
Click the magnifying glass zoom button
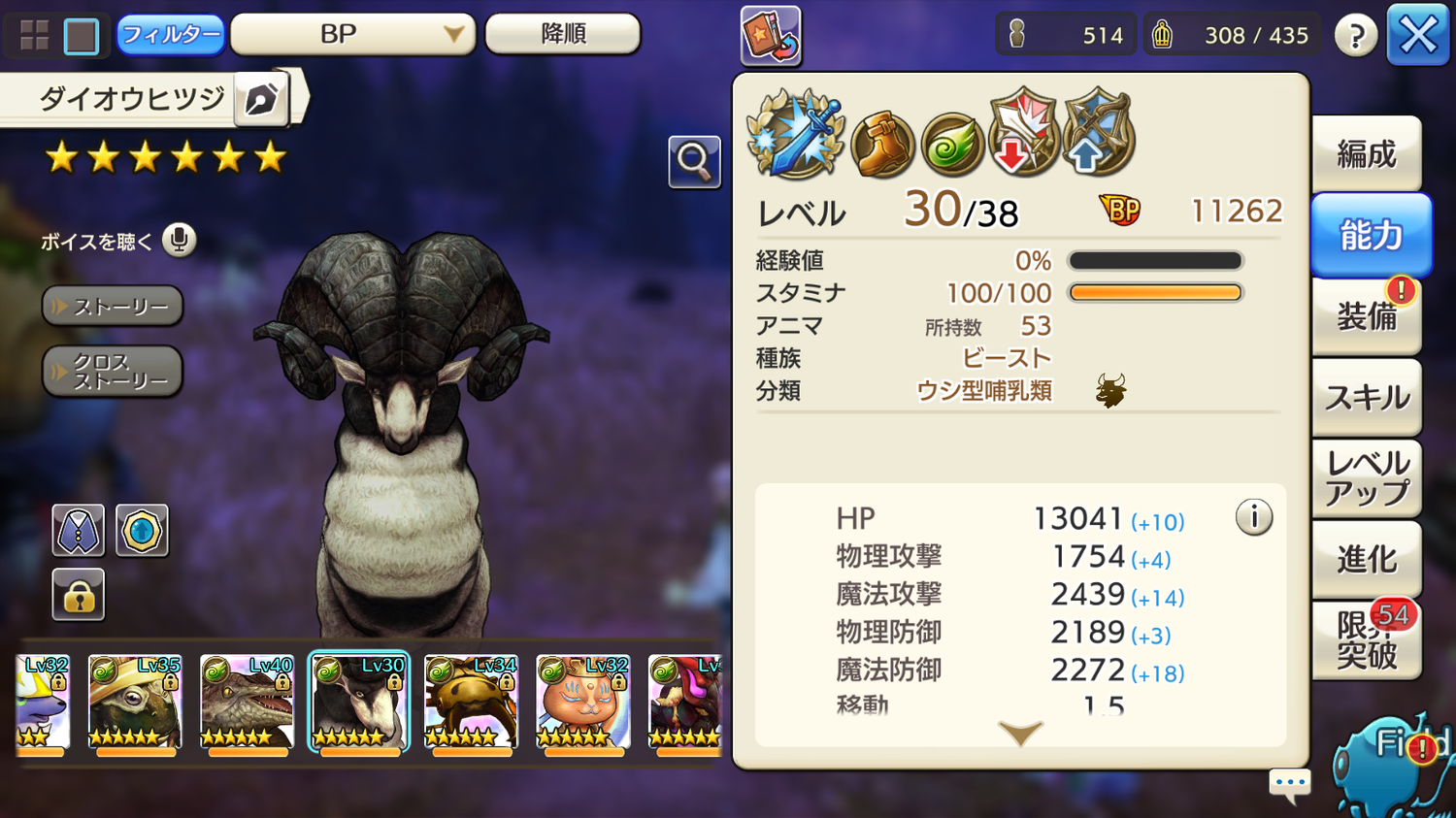click(694, 161)
